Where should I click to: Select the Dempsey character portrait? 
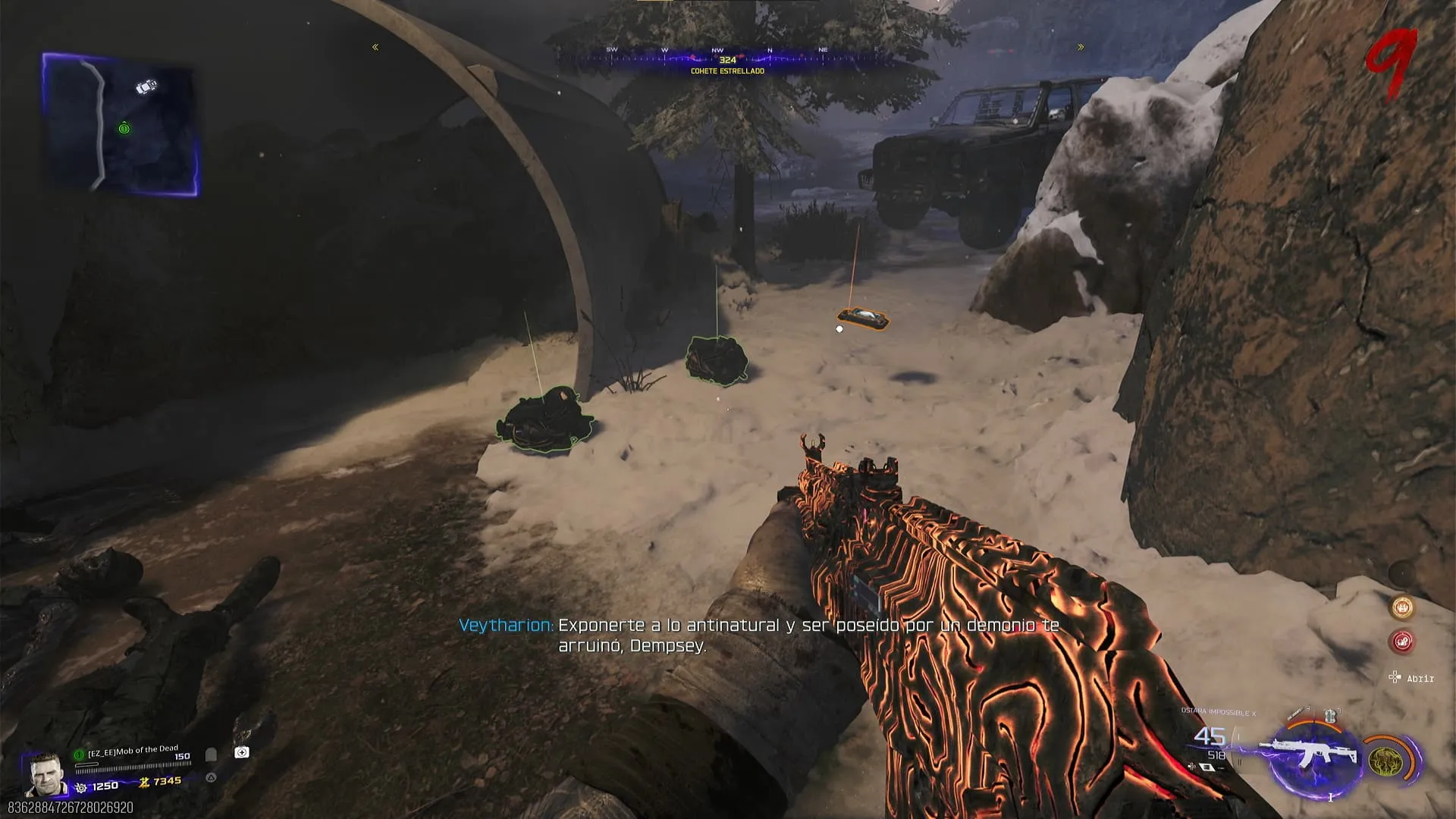coord(45,774)
